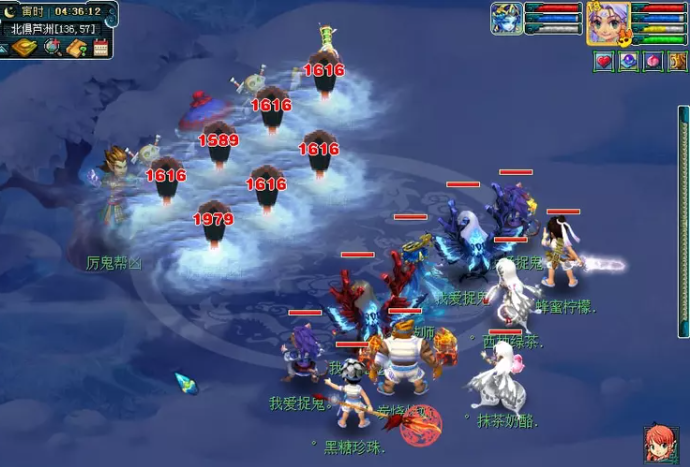
Task: Click the mountain triangle icon in top-left panel
Action: [5, 47]
